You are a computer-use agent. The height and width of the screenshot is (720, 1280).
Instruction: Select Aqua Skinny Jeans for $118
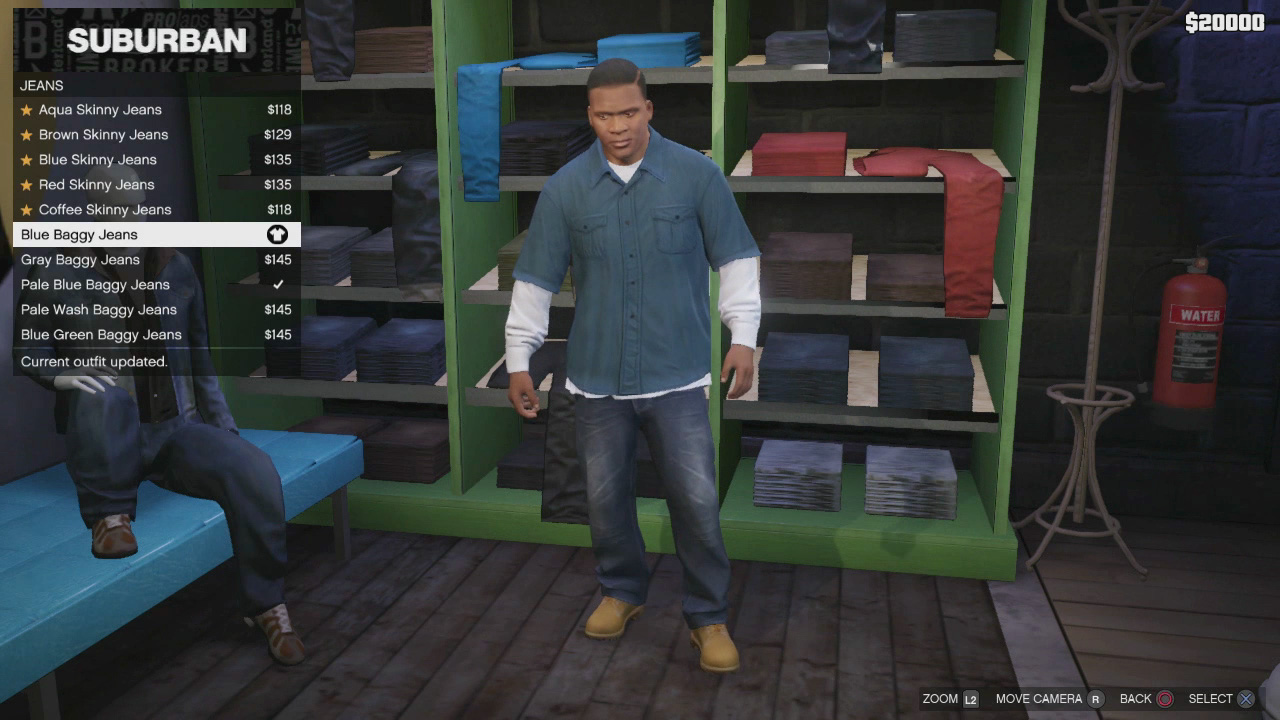pos(100,110)
